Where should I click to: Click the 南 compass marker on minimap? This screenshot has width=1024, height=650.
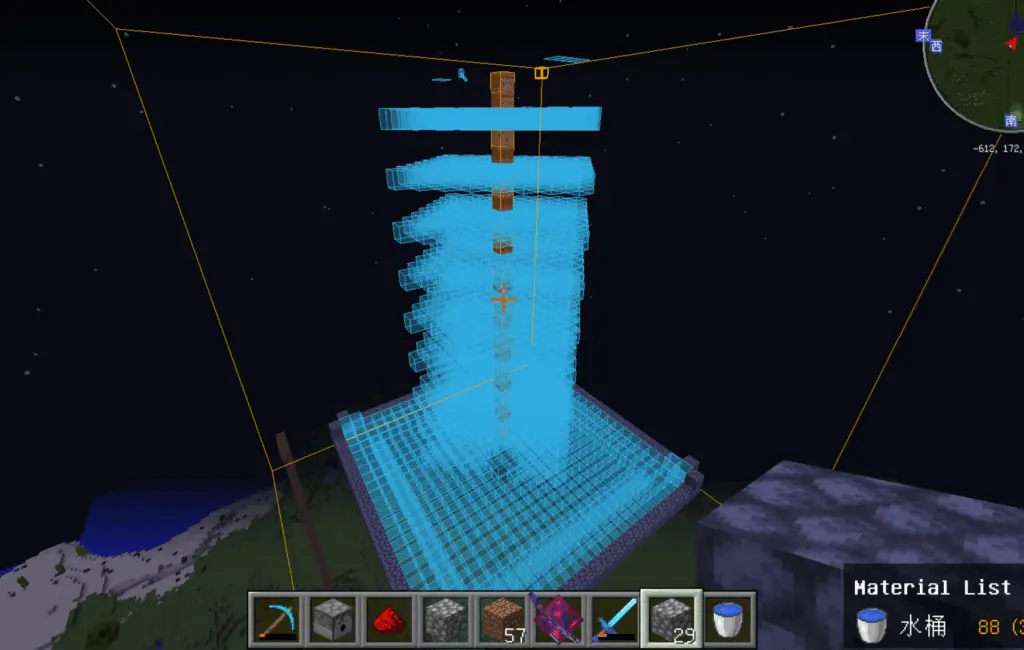pyautogui.click(x=1011, y=120)
